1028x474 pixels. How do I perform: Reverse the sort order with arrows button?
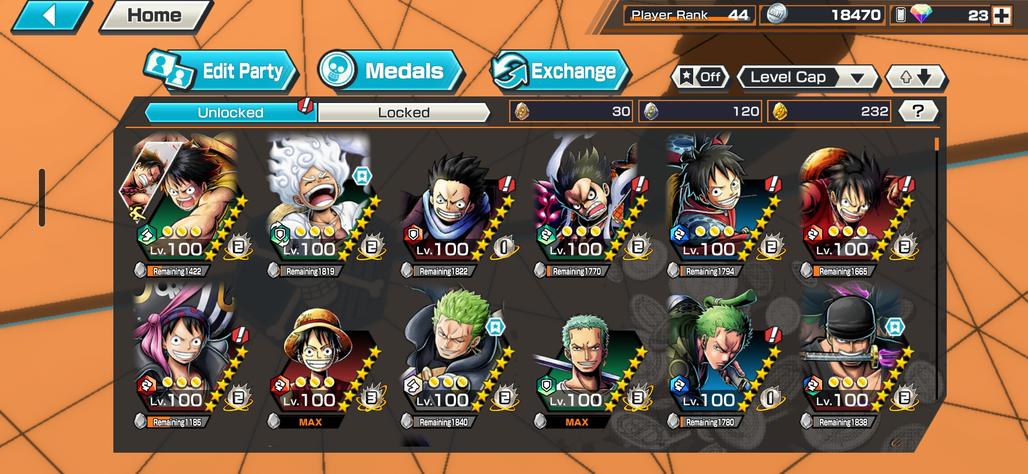[x=915, y=77]
